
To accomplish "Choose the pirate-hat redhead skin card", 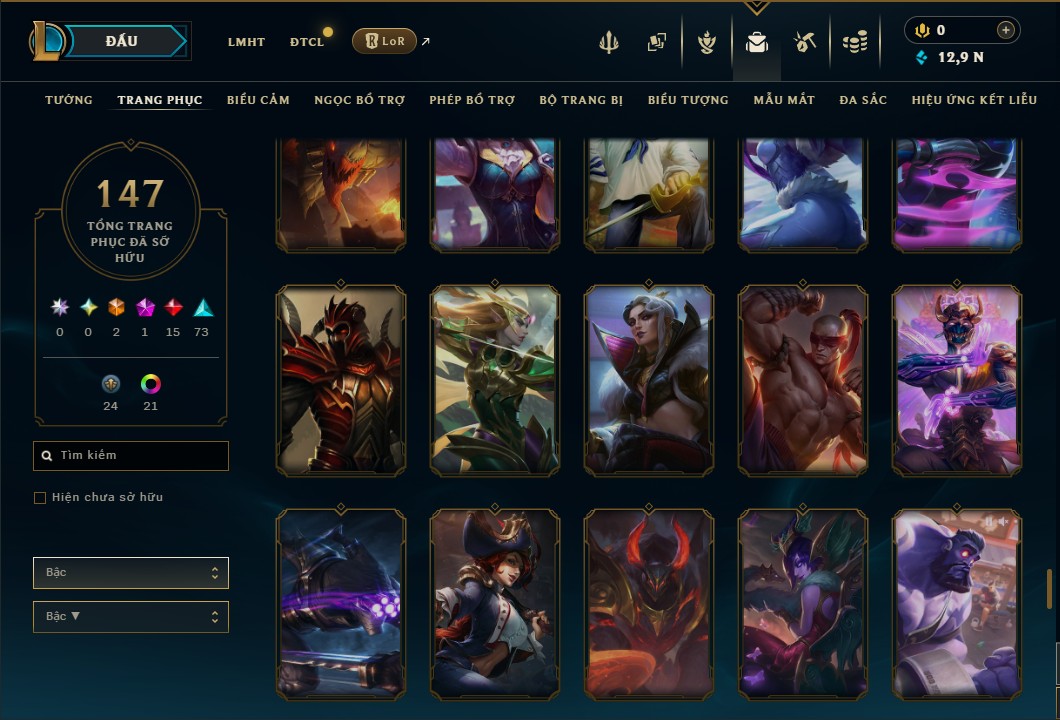I will 495,603.
